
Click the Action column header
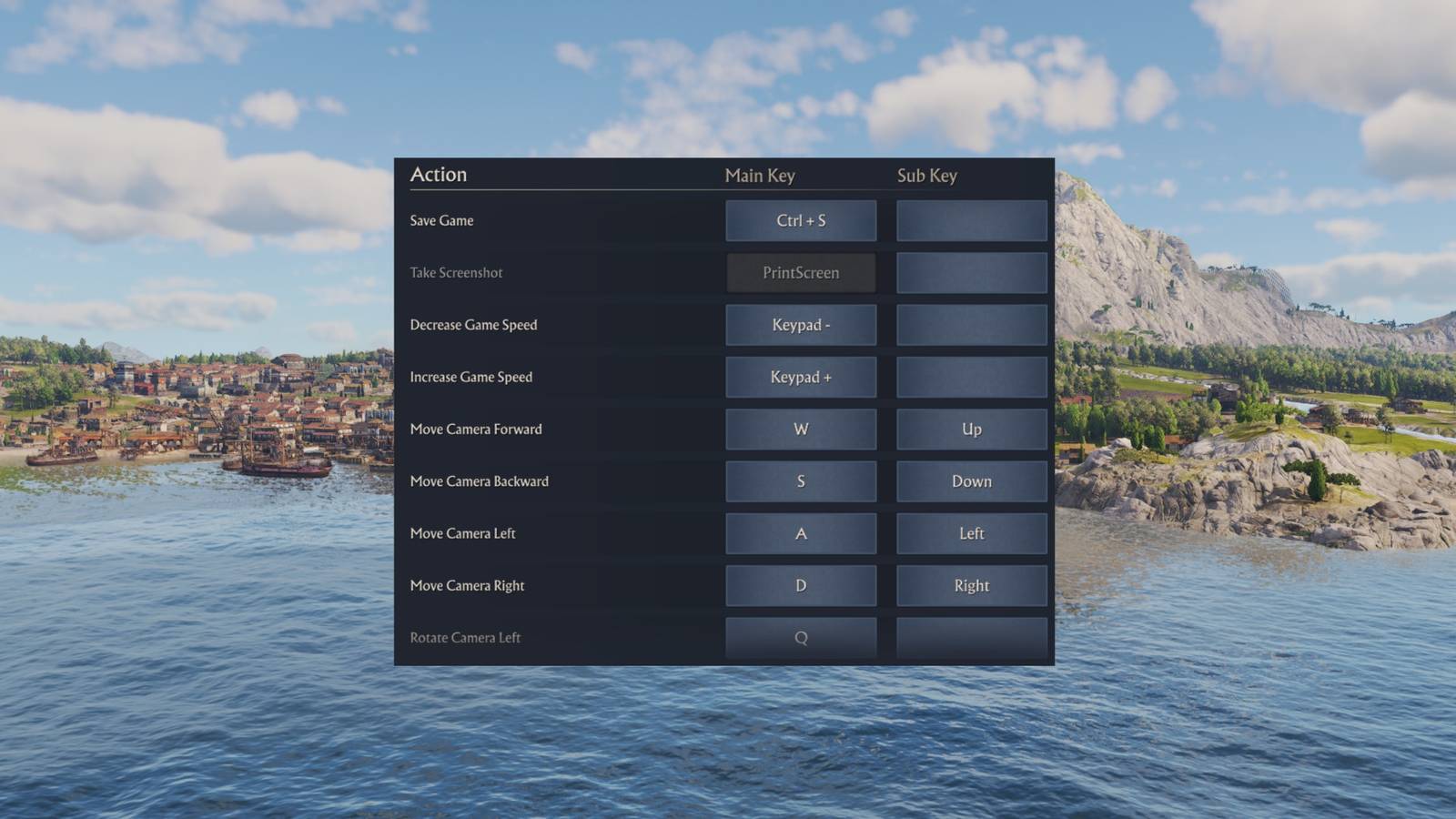click(439, 174)
